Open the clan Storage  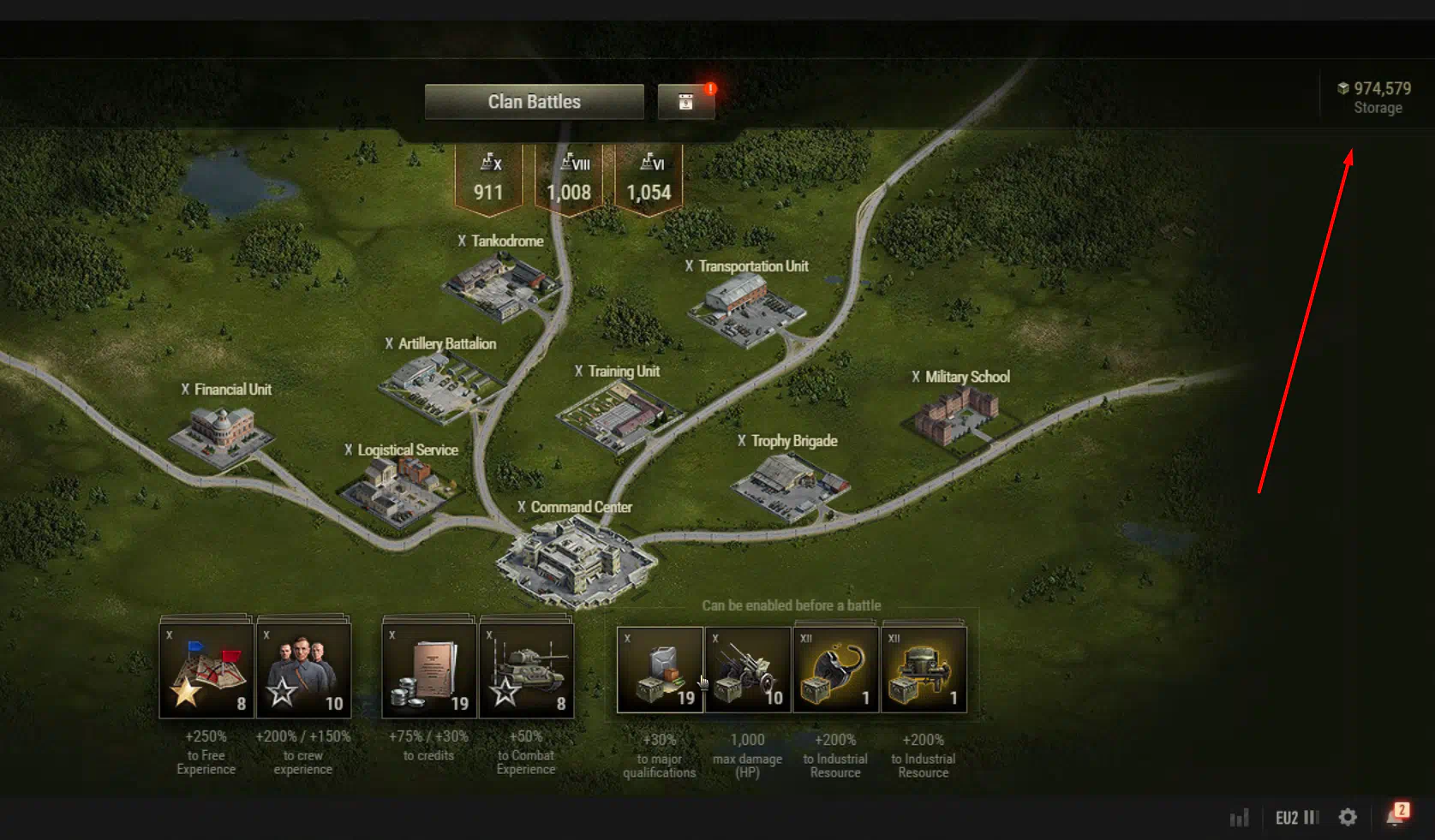coord(1376,98)
